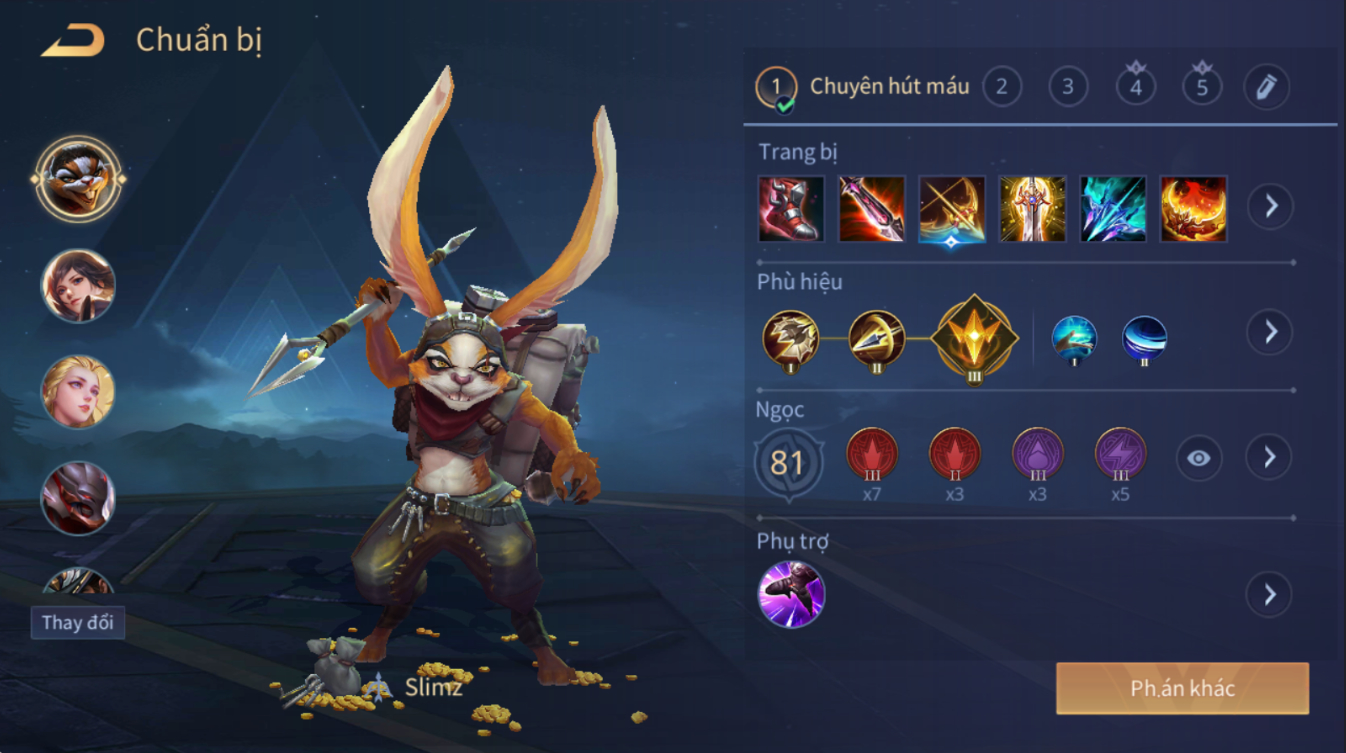This screenshot has height=753, width=1346.
Task: Pick the blonde female hero portrait
Action: pos(78,391)
